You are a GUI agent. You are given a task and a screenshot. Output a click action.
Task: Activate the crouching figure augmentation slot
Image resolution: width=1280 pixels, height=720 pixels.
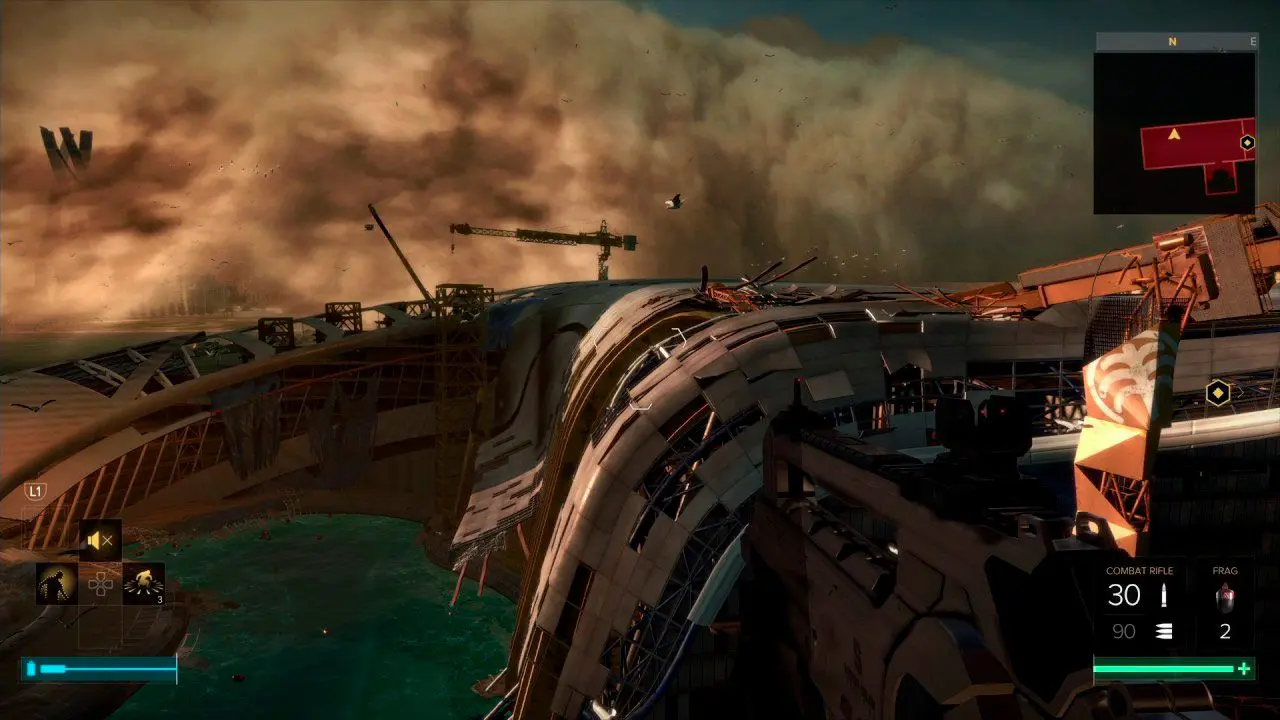pyautogui.click(x=57, y=583)
